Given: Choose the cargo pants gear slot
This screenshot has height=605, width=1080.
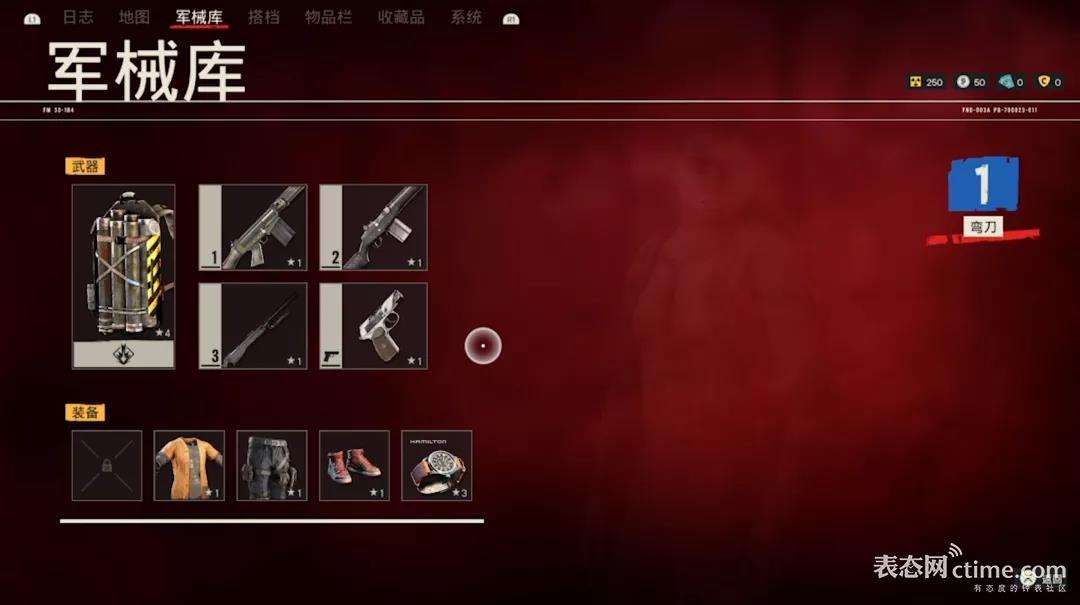Looking at the screenshot, I should 272,465.
